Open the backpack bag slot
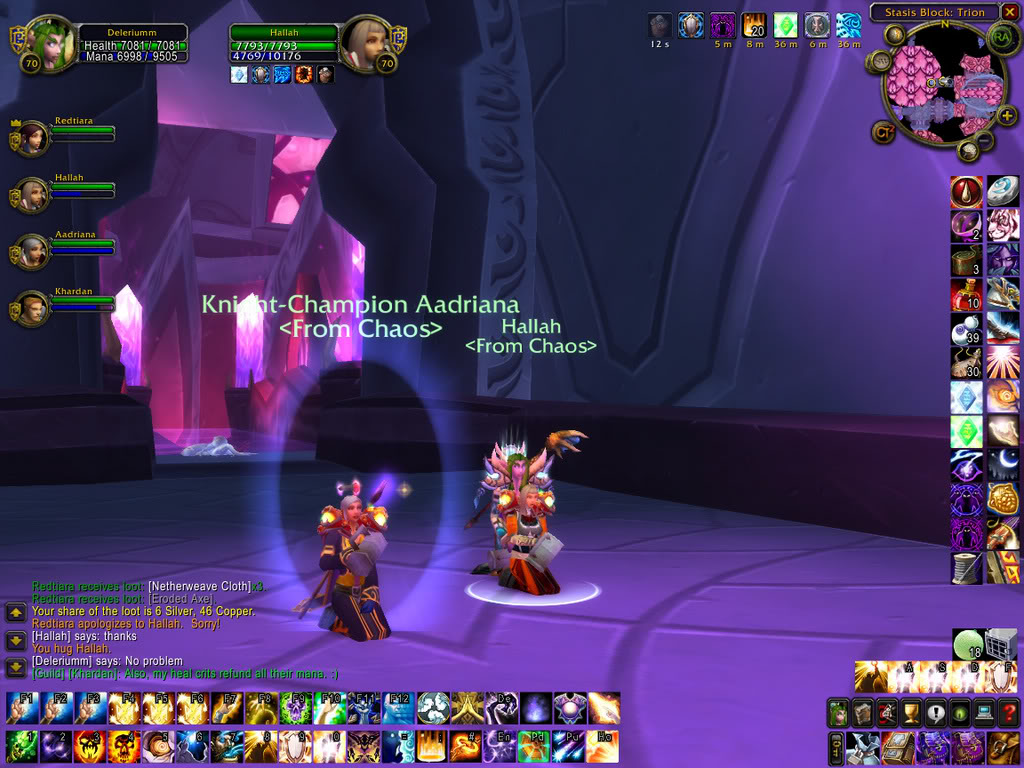This screenshot has width=1024, height=768. (x=1004, y=746)
